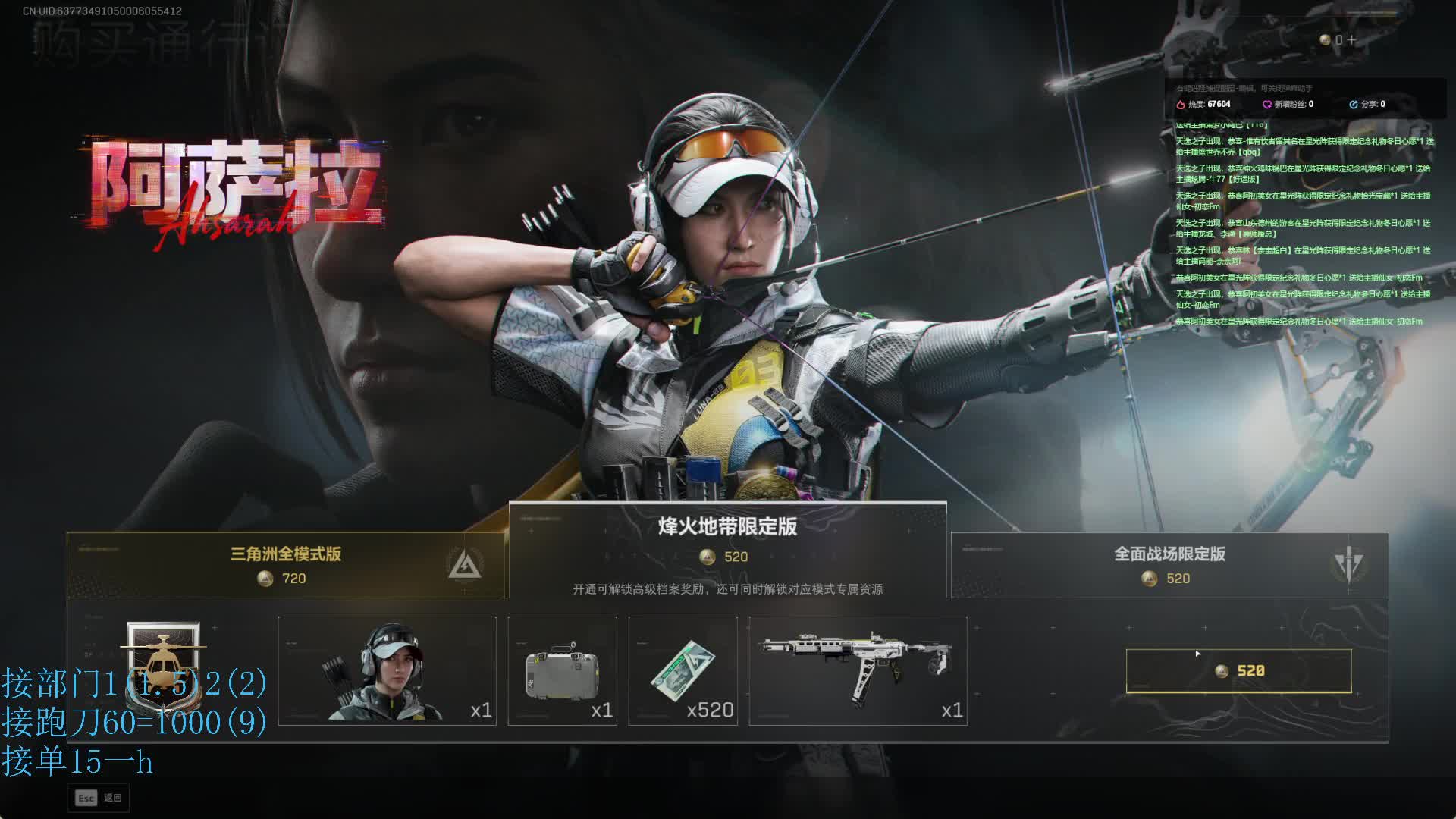Switch to the 全面战场限定版 edition tab
Viewport: 1456px width, 819px height.
[x=1169, y=565]
